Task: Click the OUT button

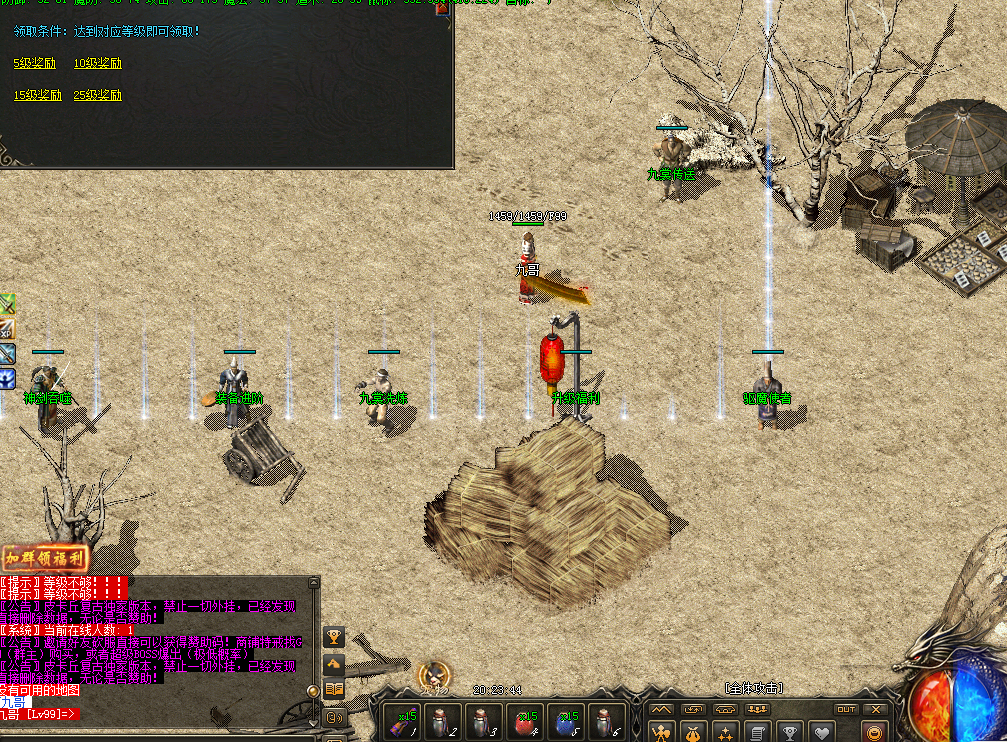Action: click(x=846, y=709)
